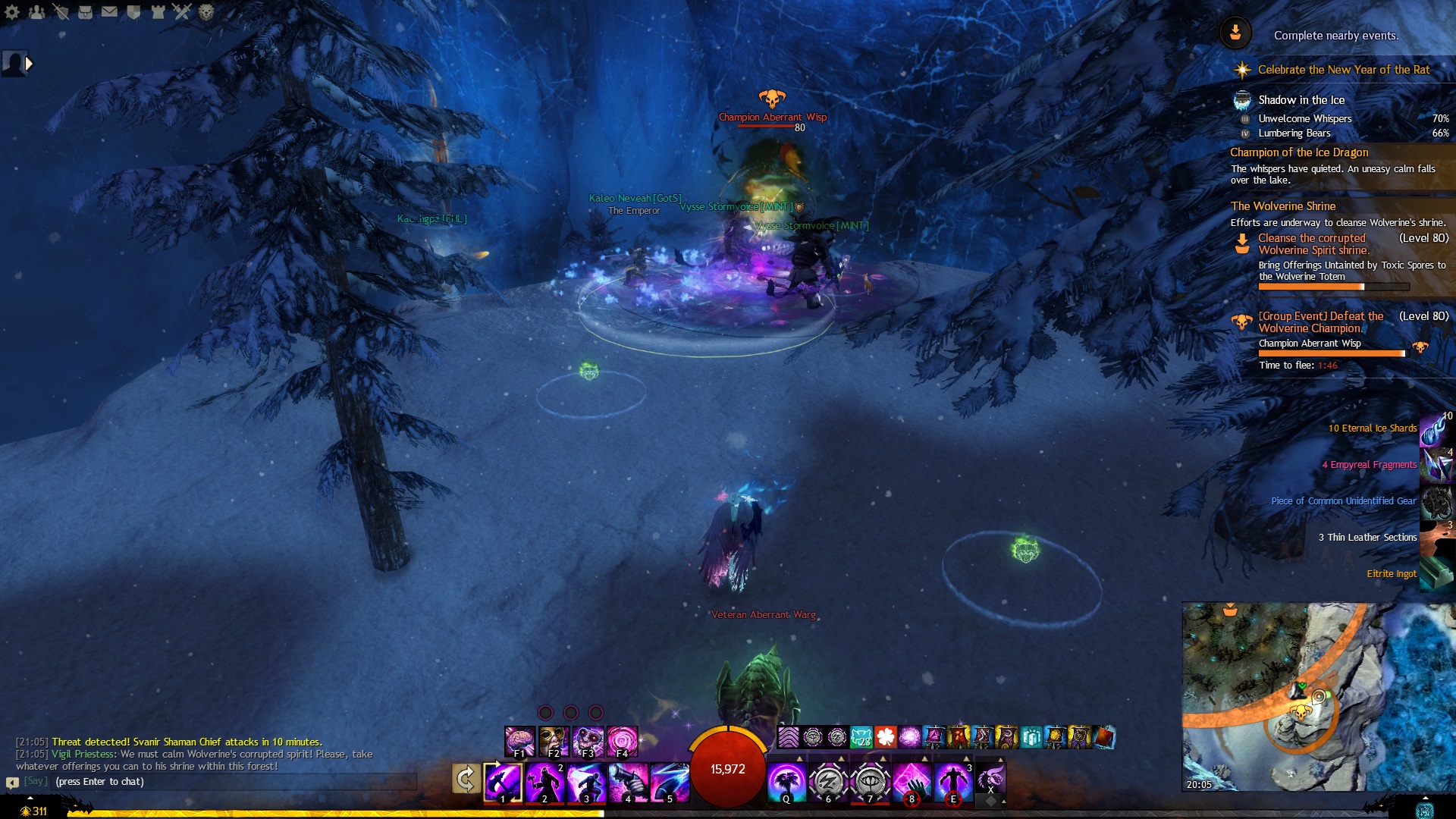Activate the F2 masked face shatter skill

point(554,741)
